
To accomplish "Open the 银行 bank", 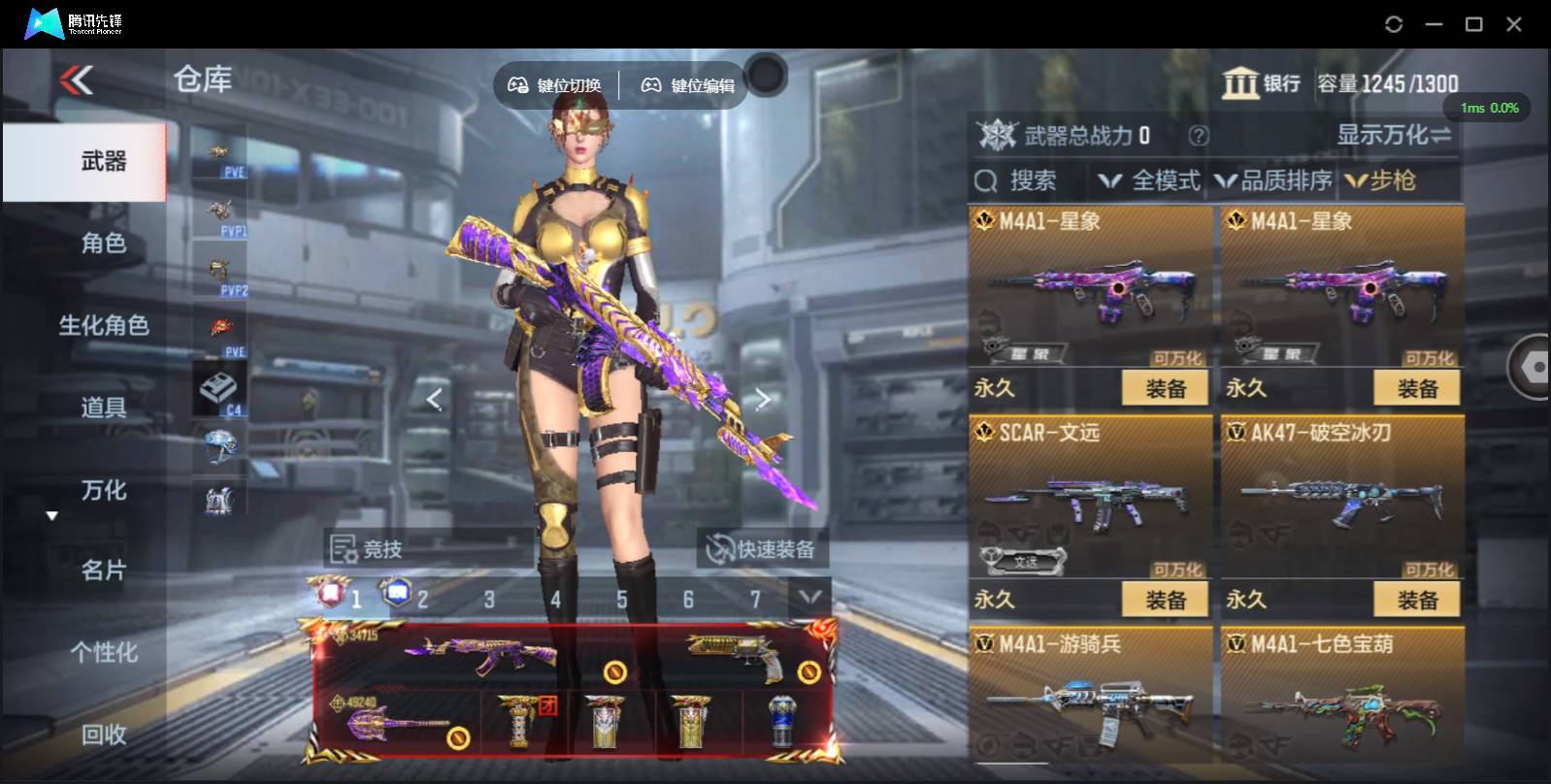I will point(1261,83).
